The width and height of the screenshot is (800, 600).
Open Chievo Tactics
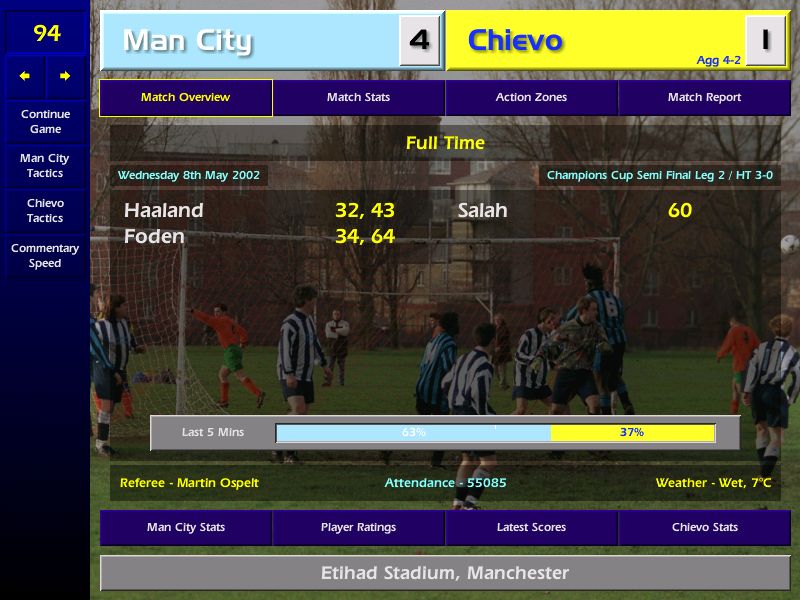tap(45, 211)
